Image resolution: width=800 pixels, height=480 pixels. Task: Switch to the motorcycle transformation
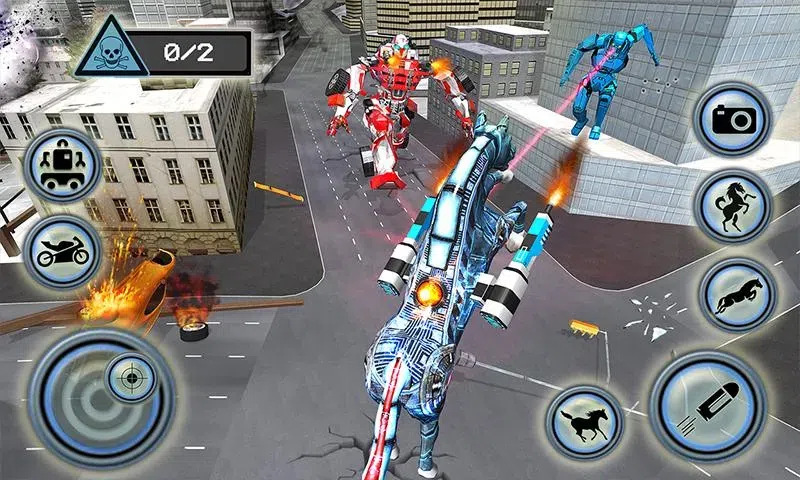coord(63,252)
